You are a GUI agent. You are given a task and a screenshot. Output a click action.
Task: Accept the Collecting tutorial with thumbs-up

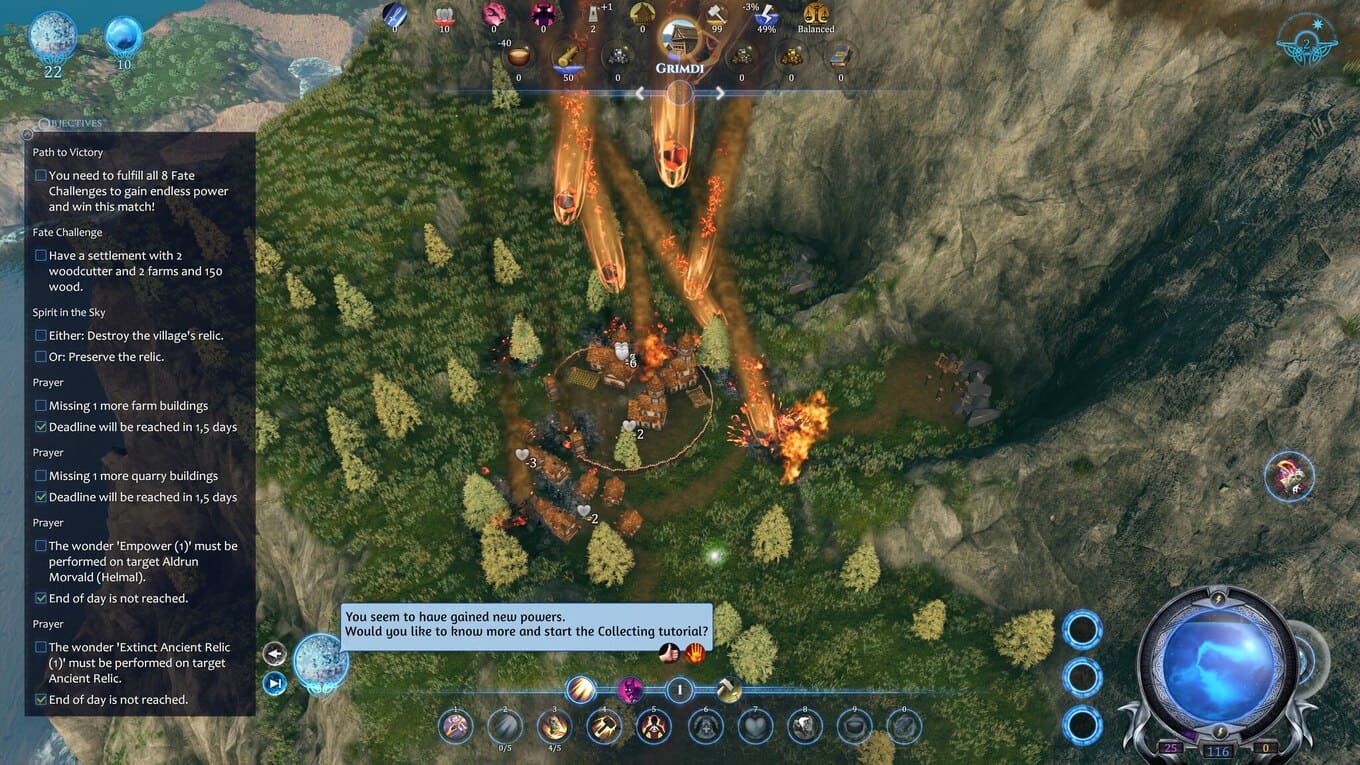click(x=670, y=653)
